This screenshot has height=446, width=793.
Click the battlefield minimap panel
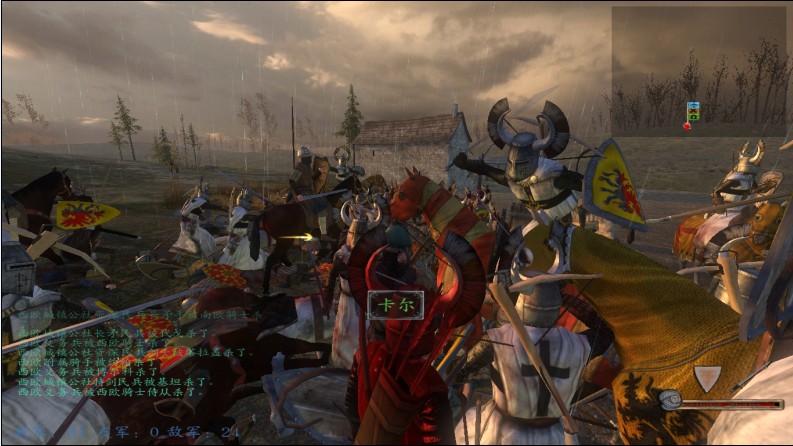point(699,71)
